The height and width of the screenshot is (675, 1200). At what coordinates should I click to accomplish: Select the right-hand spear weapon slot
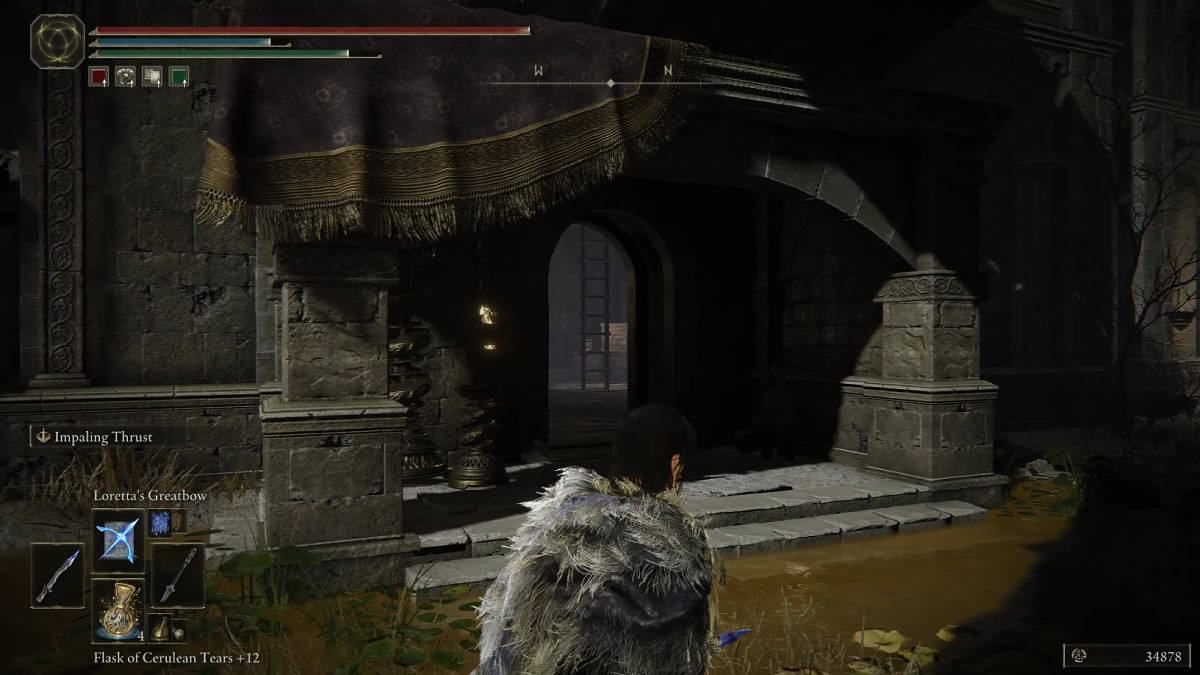pyautogui.click(x=178, y=574)
